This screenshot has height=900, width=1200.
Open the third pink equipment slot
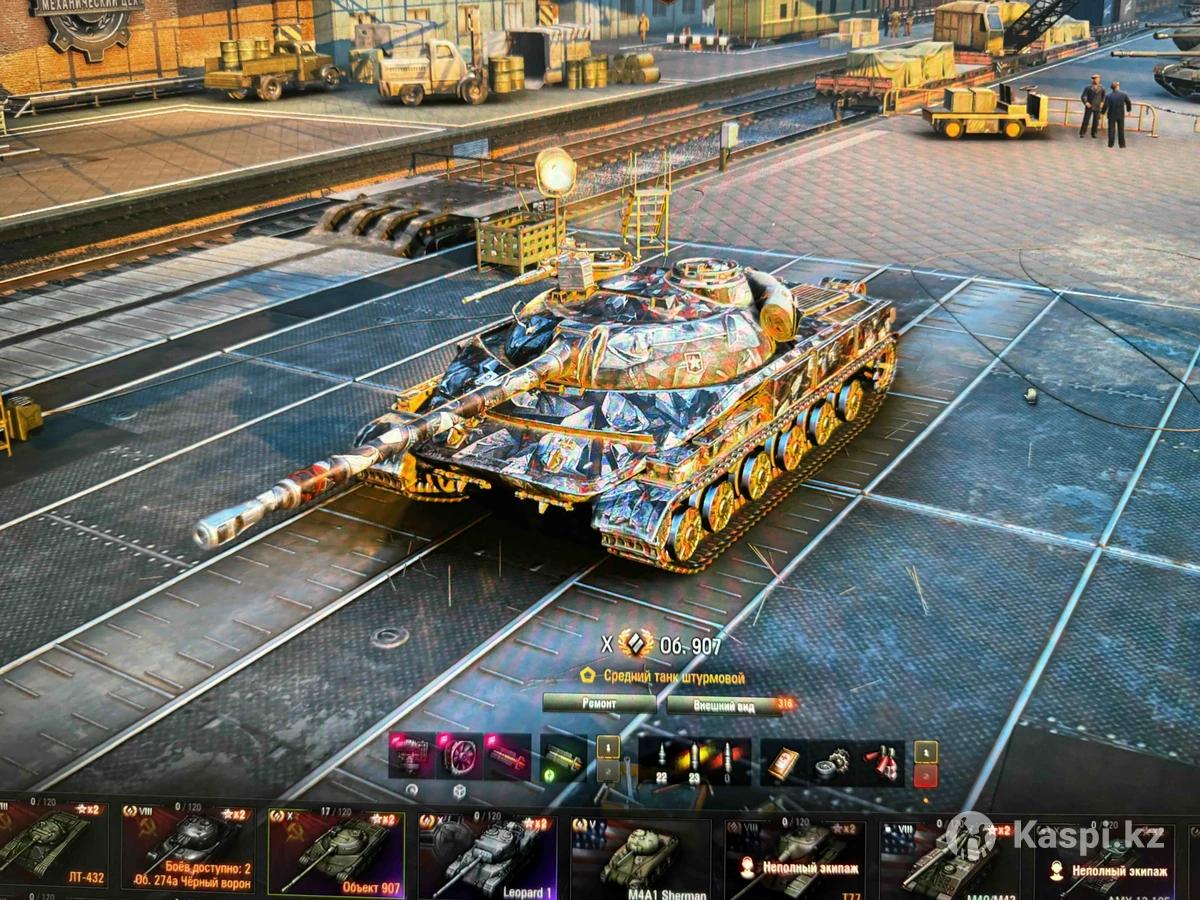(508, 757)
